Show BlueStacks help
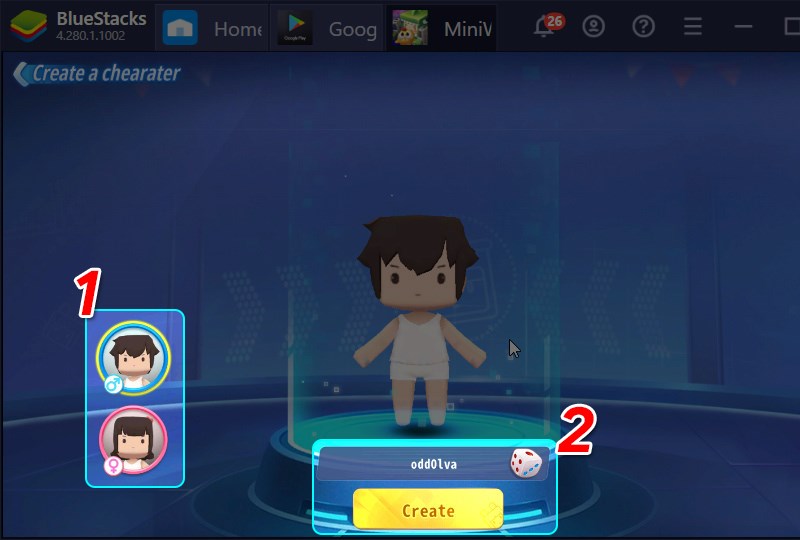Screen dimensions: 800x540 (643, 28)
